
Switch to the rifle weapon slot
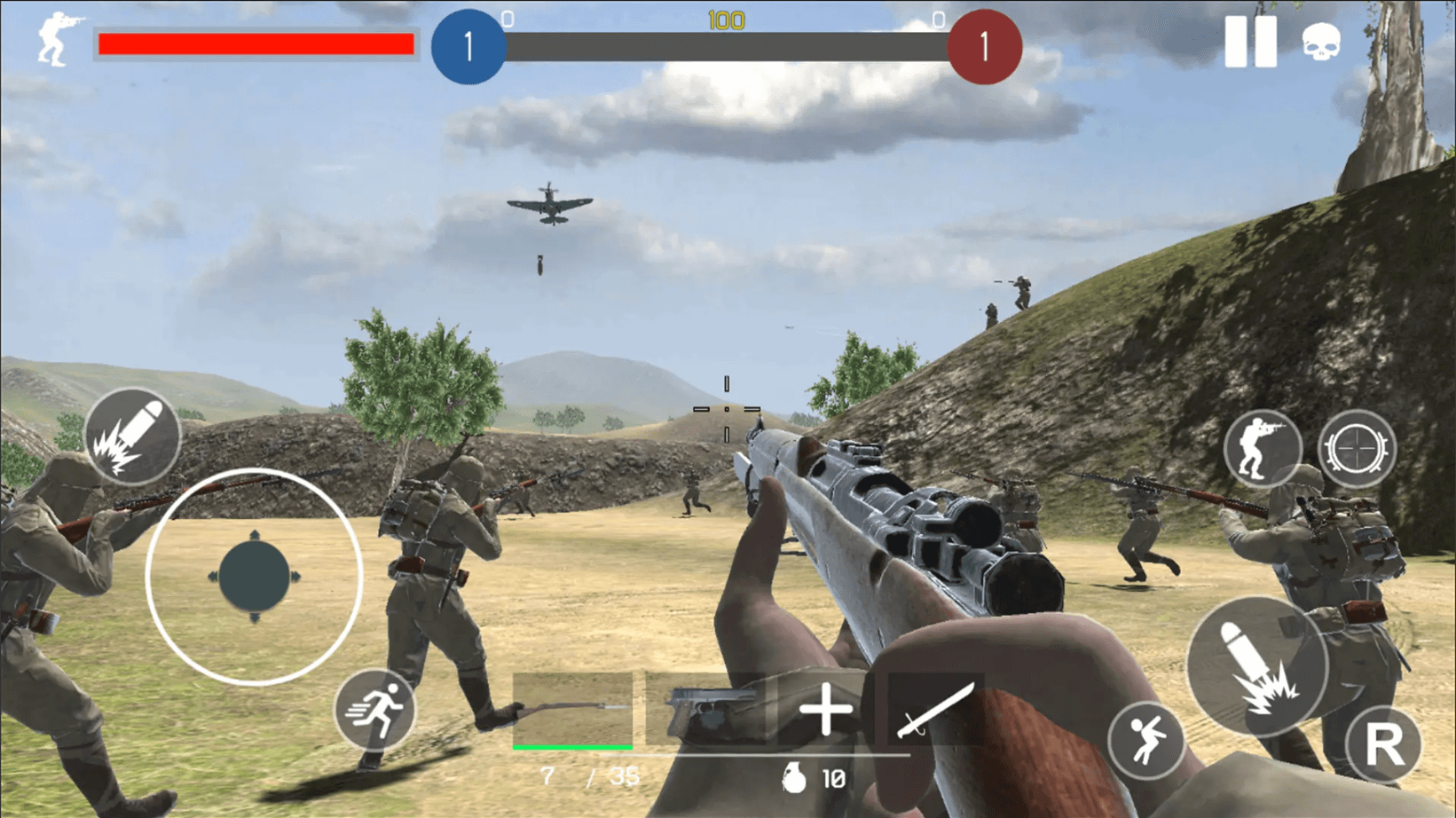(572, 710)
